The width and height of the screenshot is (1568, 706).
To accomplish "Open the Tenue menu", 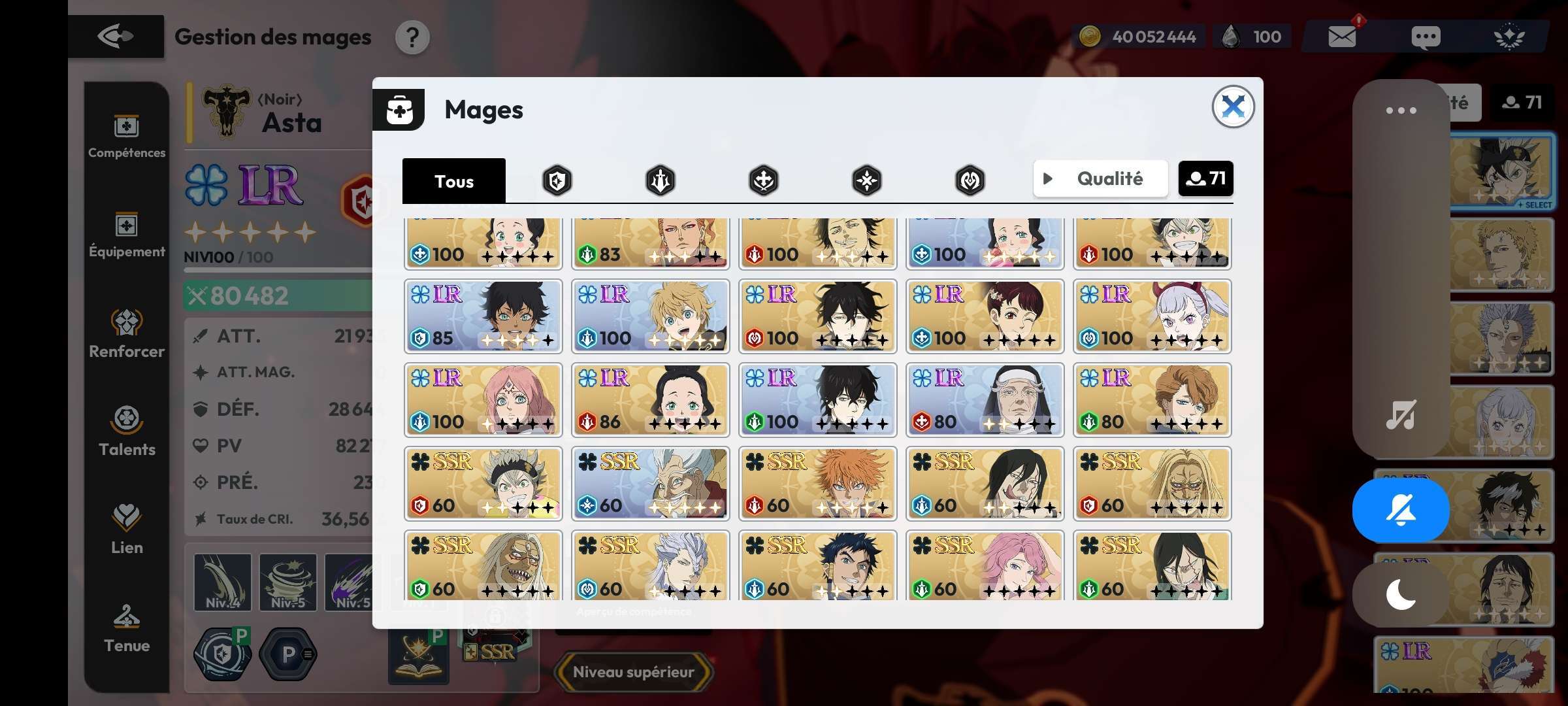I will (x=127, y=629).
